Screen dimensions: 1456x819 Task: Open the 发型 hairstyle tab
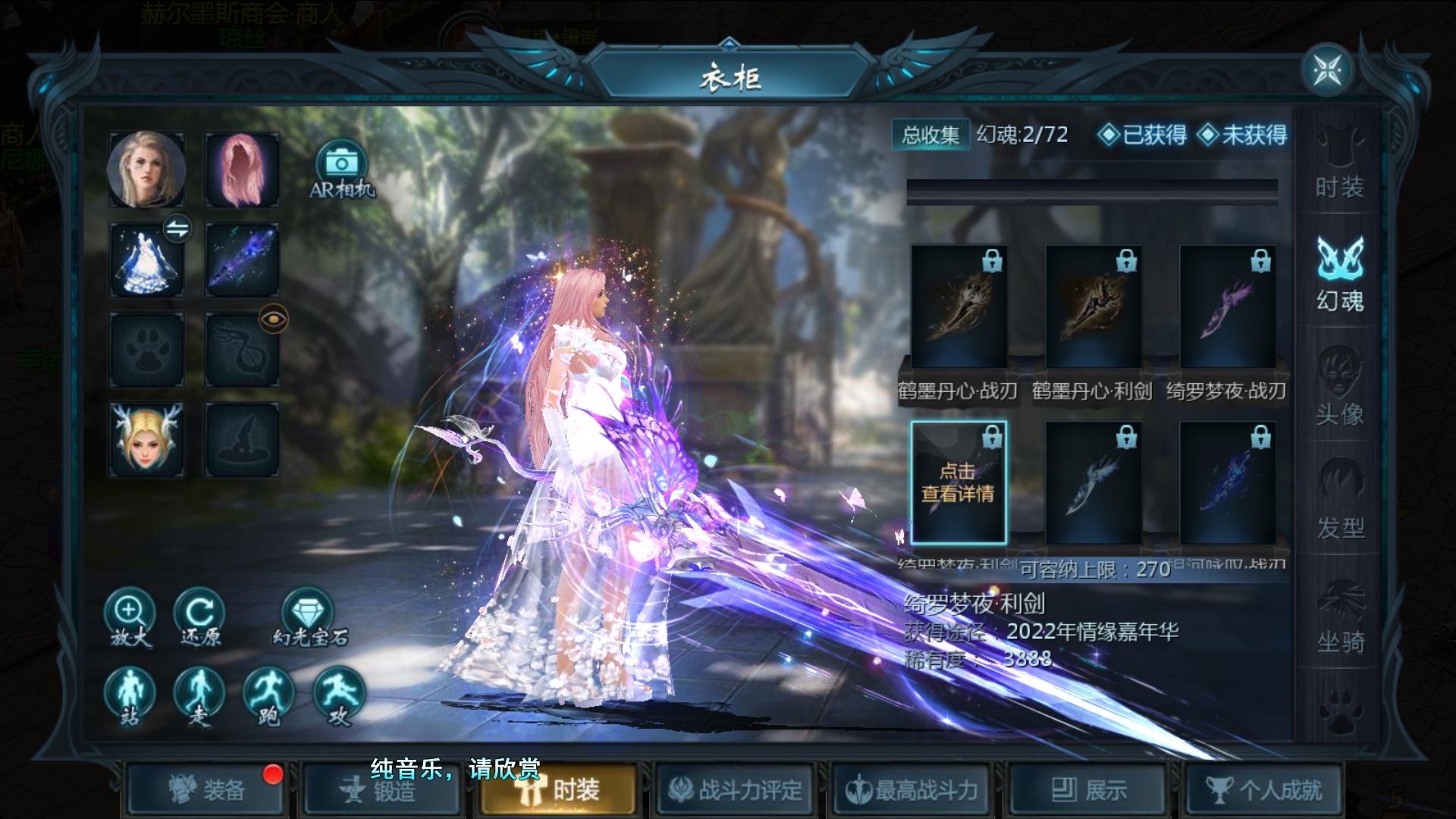pyautogui.click(x=1339, y=500)
